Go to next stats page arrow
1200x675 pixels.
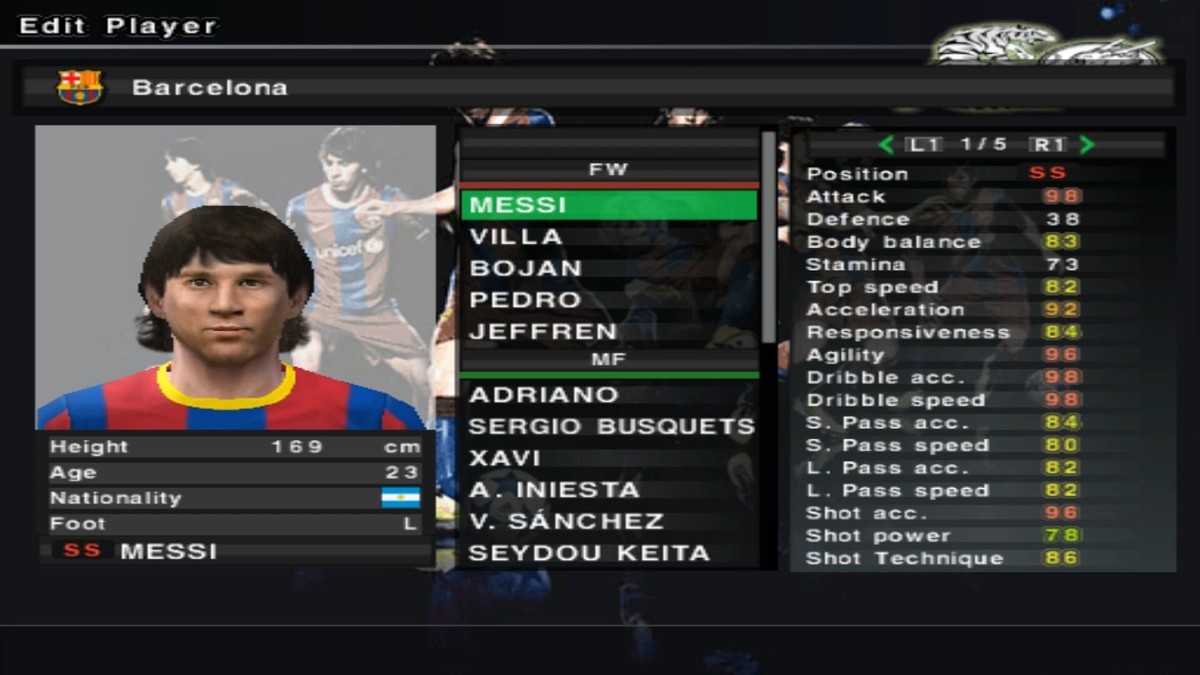coord(1087,145)
